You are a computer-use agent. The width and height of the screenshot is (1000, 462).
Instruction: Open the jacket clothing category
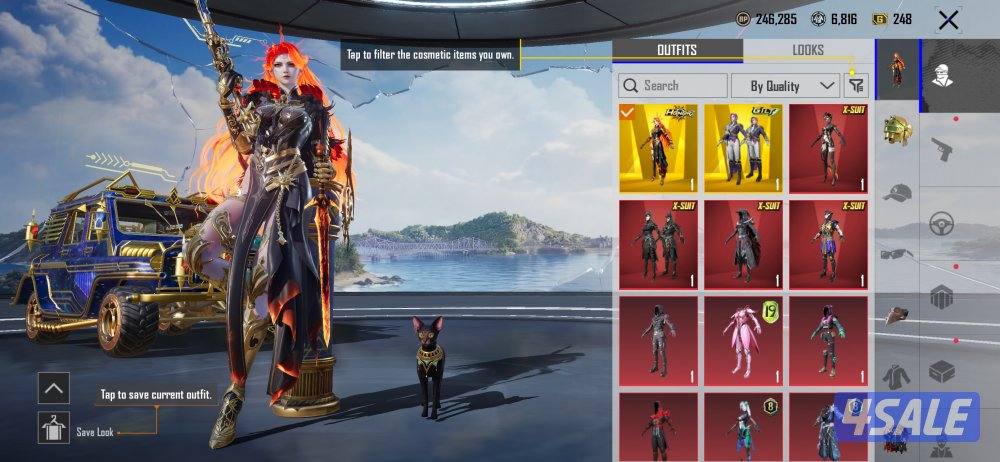tap(897, 377)
